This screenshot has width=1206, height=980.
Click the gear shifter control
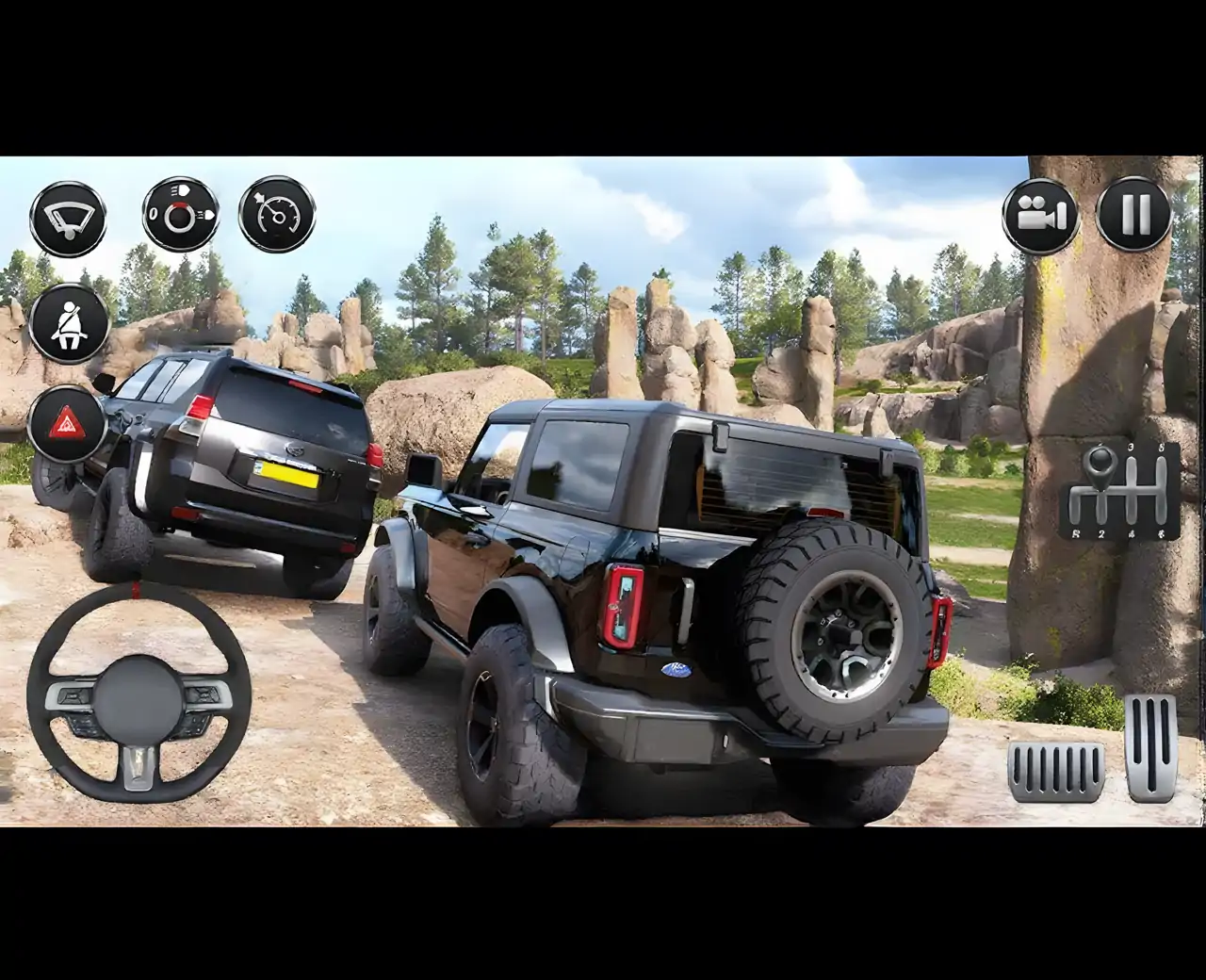[1119, 490]
